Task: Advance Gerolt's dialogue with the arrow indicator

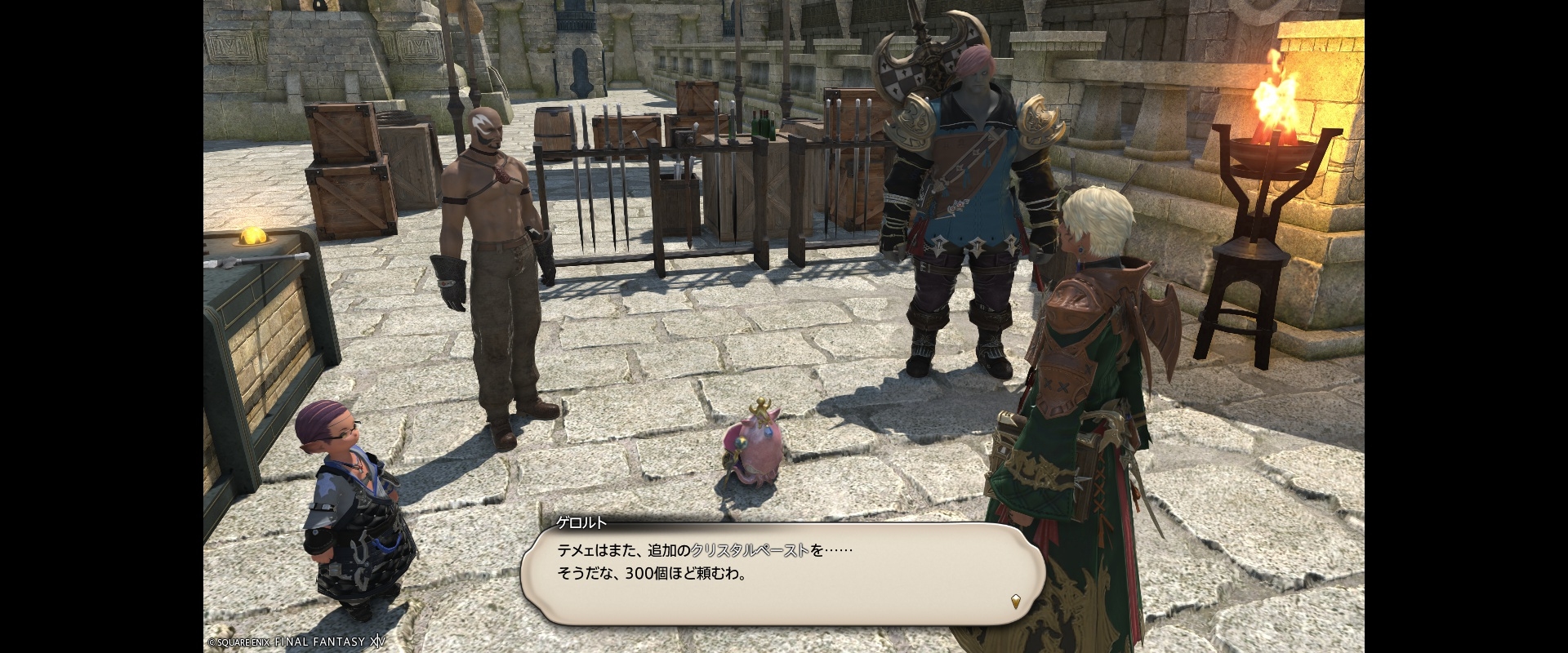Action: coord(1015,602)
